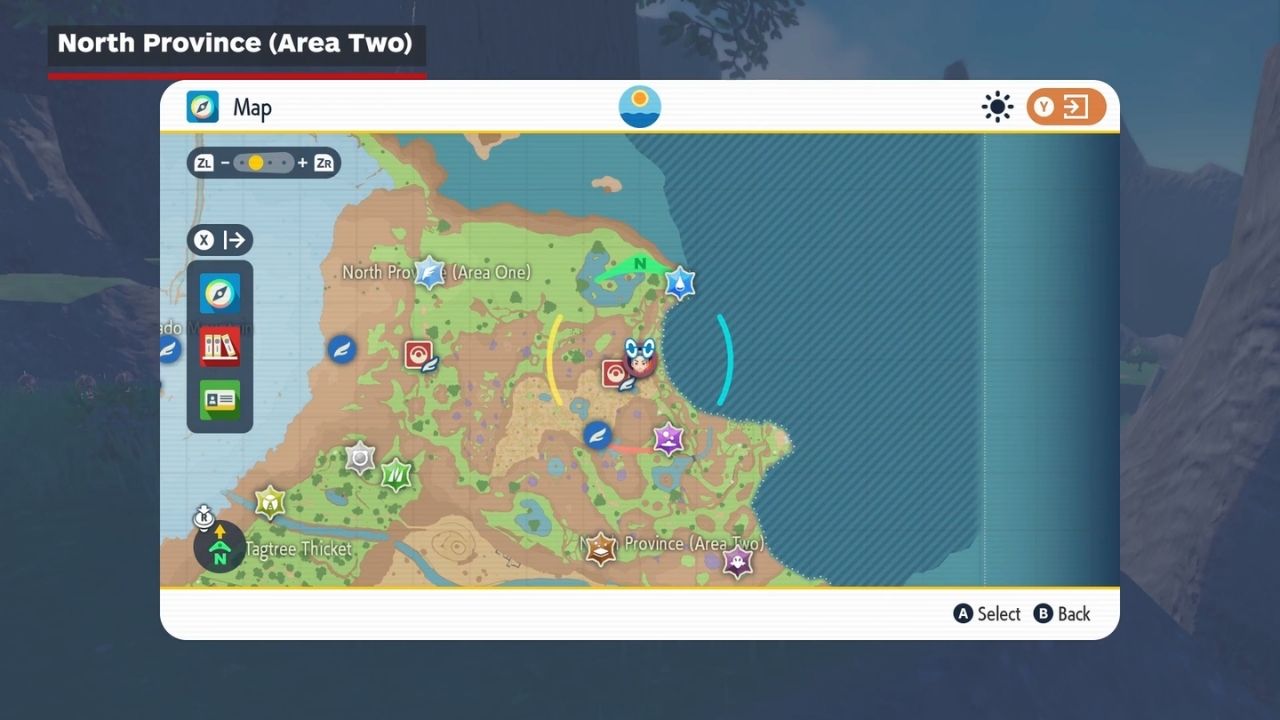Viewport: 1280px width, 720px height.
Task: Select the purple Poison Tera Raid crystal
Action: click(x=668, y=438)
